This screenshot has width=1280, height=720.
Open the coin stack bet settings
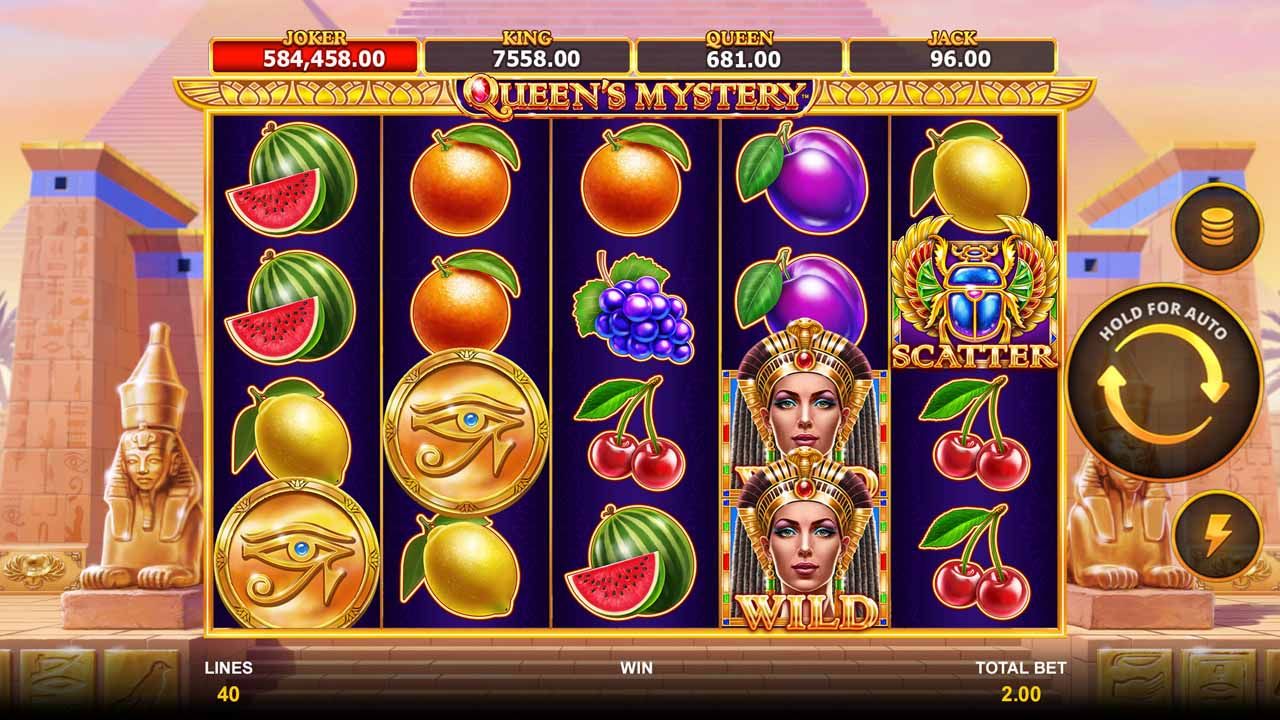[1216, 229]
